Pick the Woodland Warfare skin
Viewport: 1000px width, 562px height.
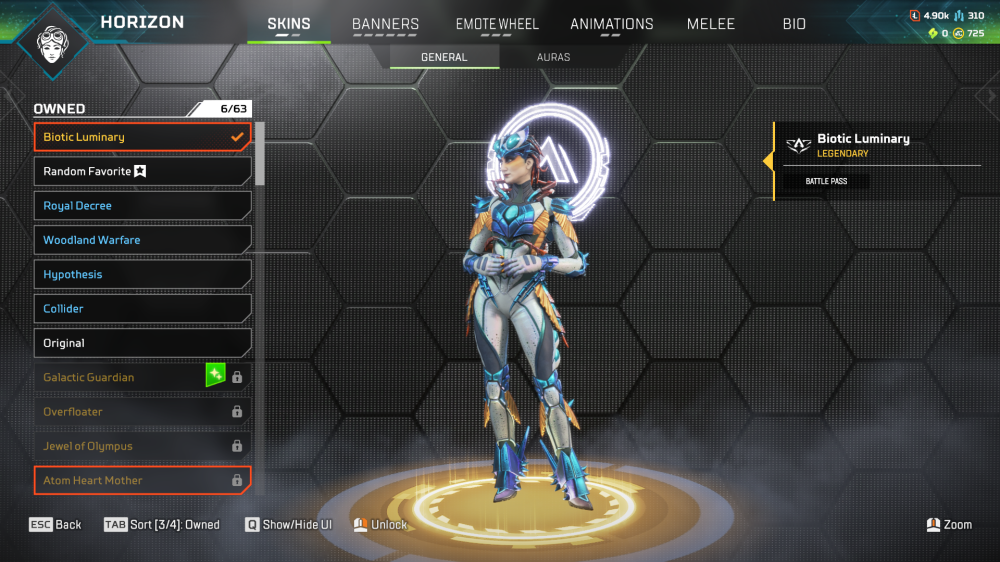[142, 240]
